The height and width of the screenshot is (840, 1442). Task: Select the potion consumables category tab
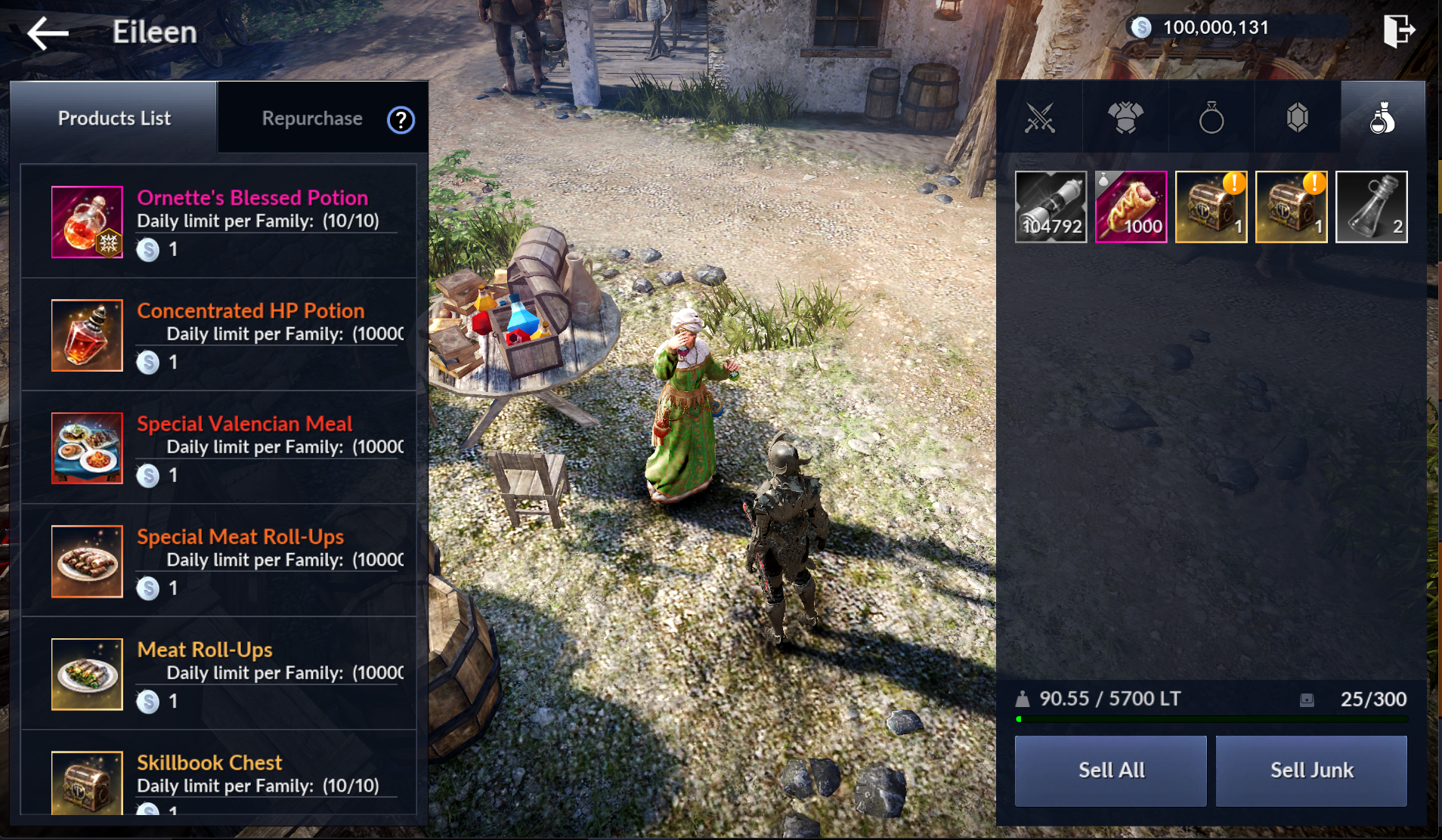coord(1383,119)
